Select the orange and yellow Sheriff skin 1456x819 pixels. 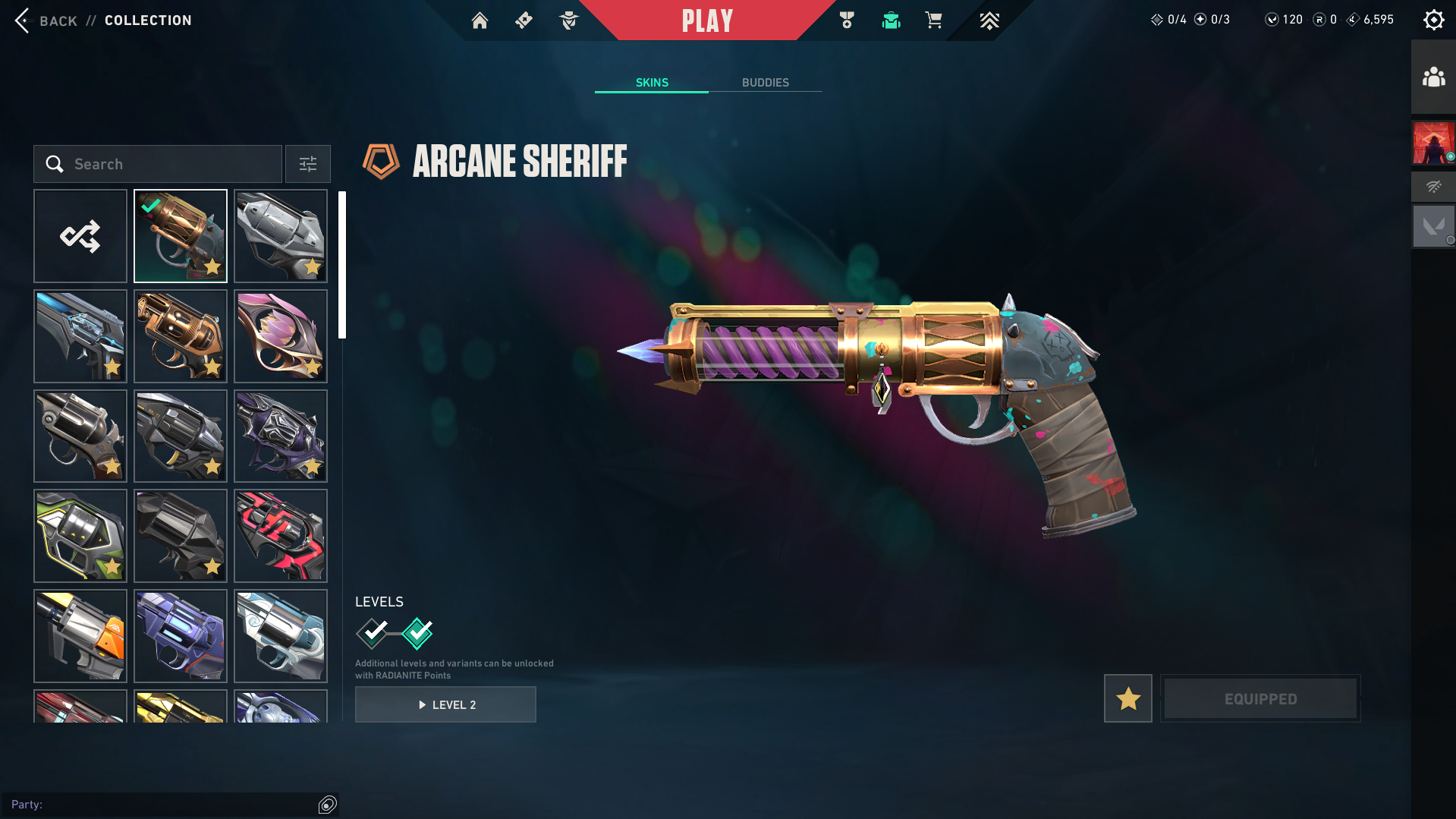coord(80,636)
